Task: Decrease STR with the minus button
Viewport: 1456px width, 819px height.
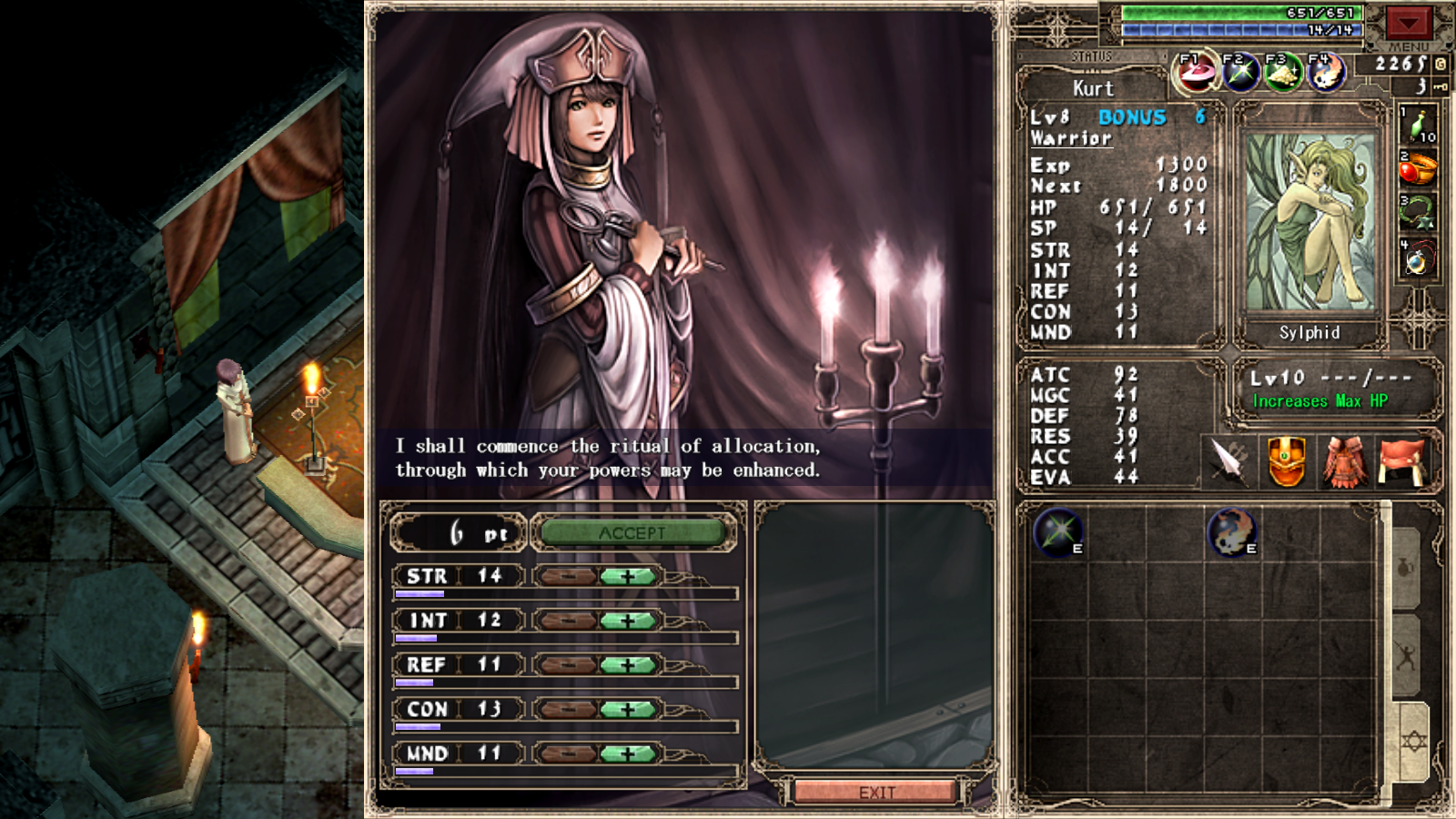Action: 568,576
